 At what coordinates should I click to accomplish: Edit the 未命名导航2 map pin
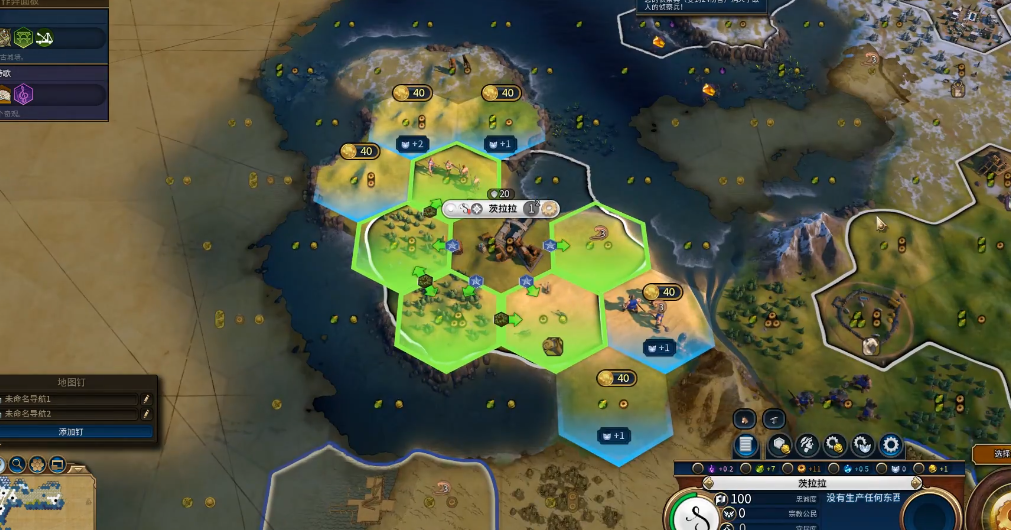(x=146, y=413)
